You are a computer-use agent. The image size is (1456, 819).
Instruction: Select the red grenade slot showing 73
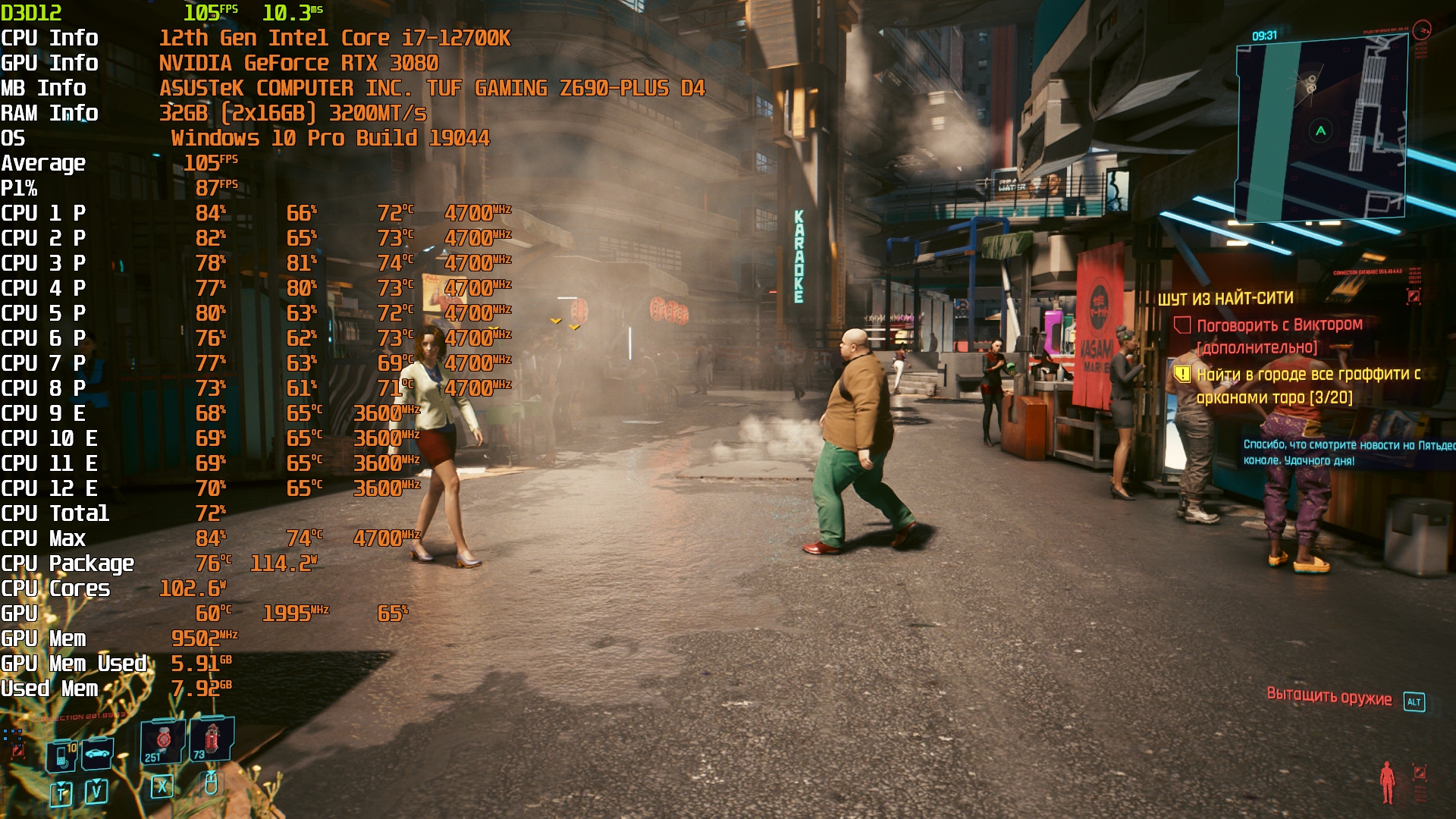pos(211,739)
